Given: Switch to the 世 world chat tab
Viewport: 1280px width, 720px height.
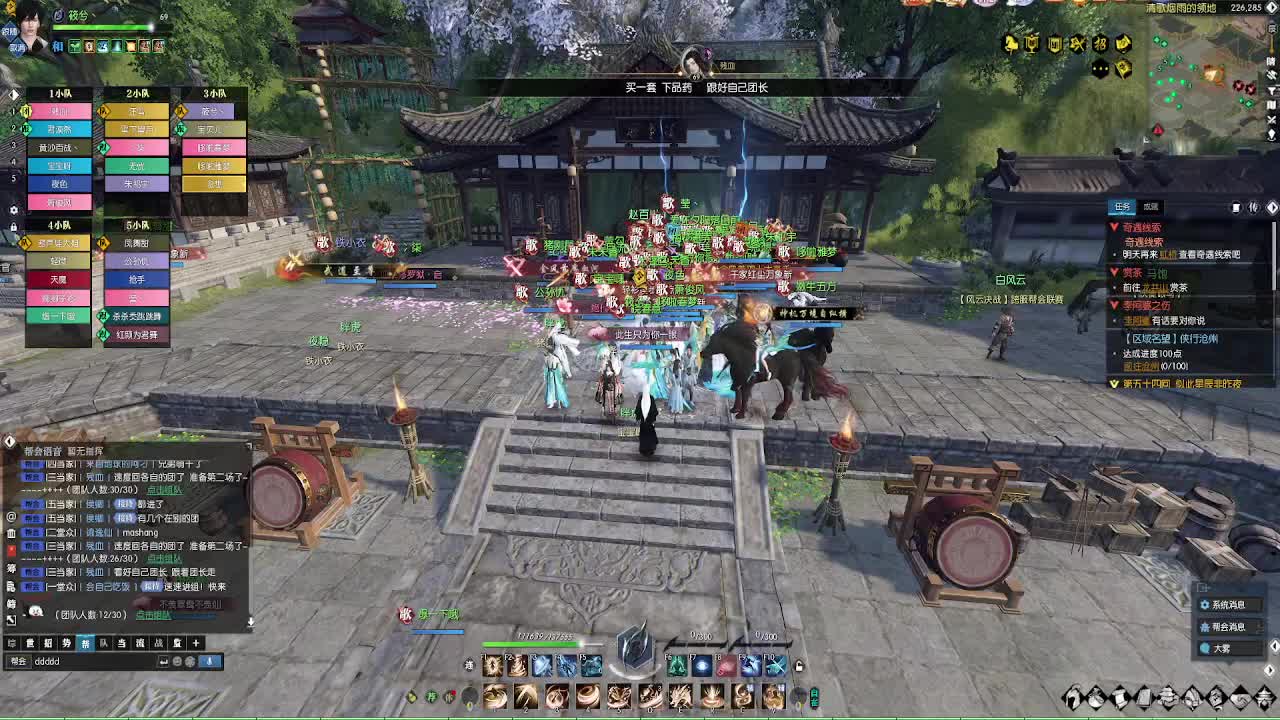Looking at the screenshot, I should coord(28,644).
